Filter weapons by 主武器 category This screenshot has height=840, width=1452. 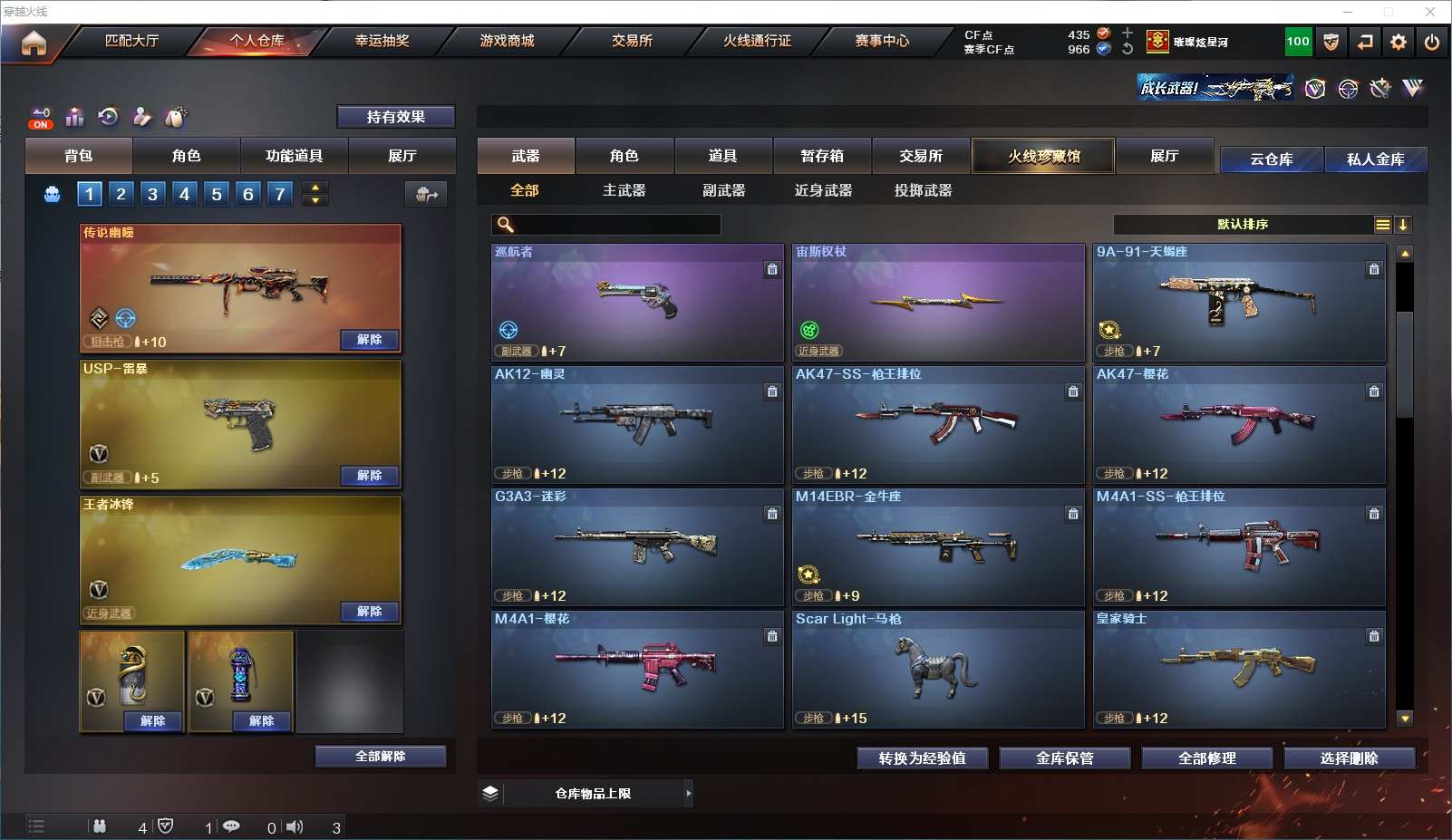pyautogui.click(x=624, y=190)
